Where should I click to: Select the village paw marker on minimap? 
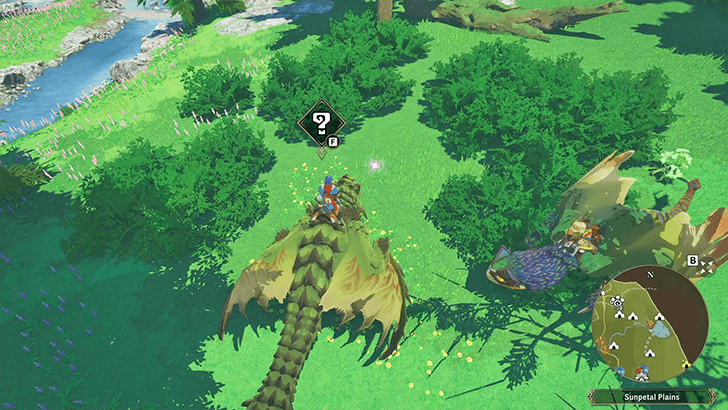pyautogui.click(x=617, y=302)
